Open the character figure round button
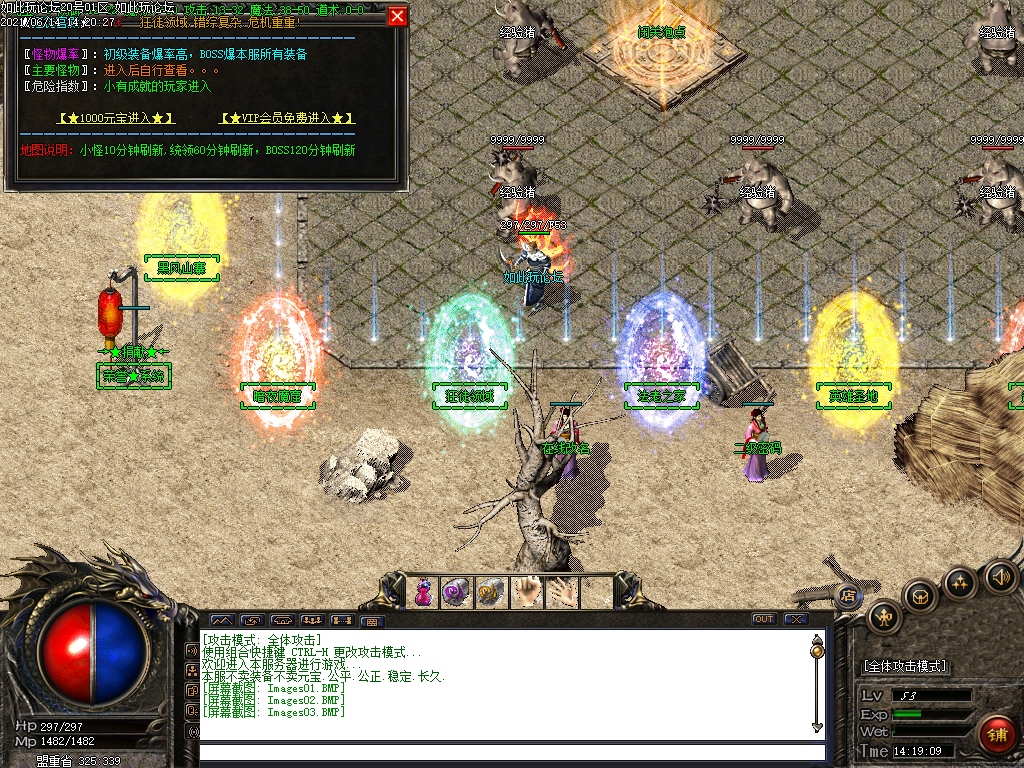Image resolution: width=1024 pixels, height=768 pixels. click(x=885, y=616)
